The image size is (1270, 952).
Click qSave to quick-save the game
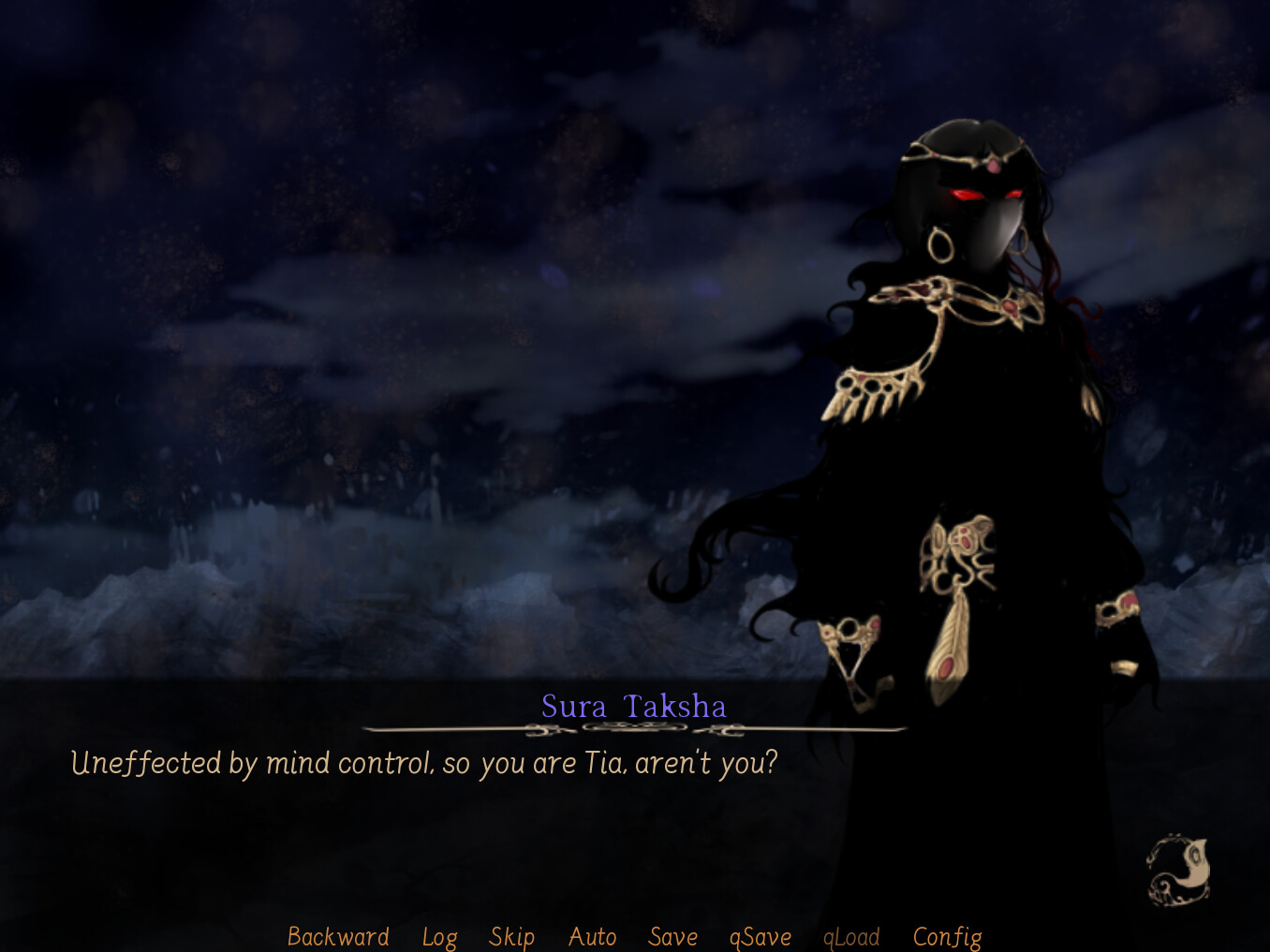coord(760,936)
